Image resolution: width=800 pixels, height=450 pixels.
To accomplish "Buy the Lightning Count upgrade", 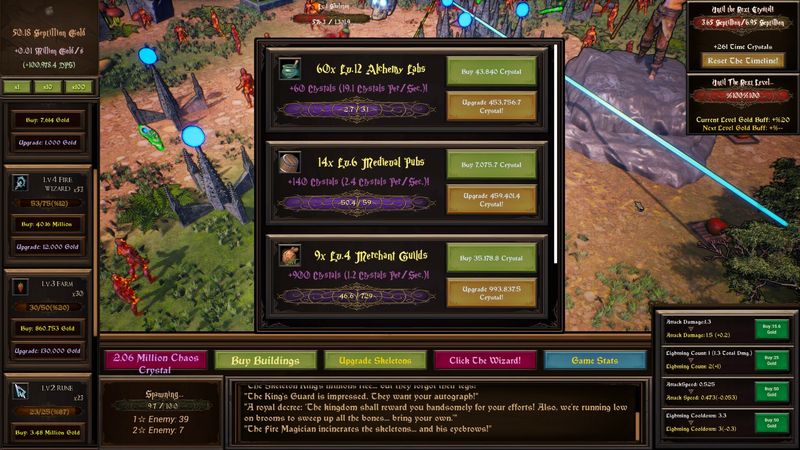I will click(771, 360).
